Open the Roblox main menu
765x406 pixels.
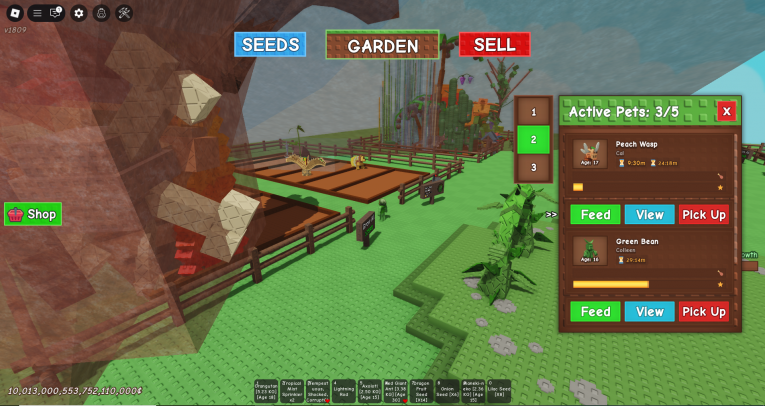pos(14,13)
